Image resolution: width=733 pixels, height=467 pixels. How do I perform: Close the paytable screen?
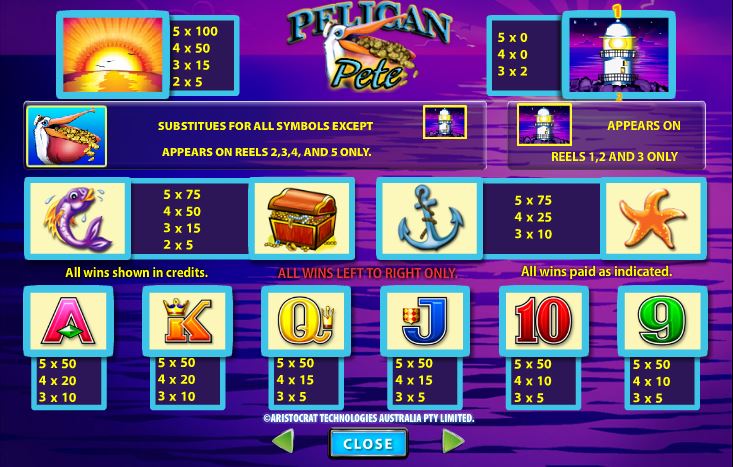click(367, 443)
